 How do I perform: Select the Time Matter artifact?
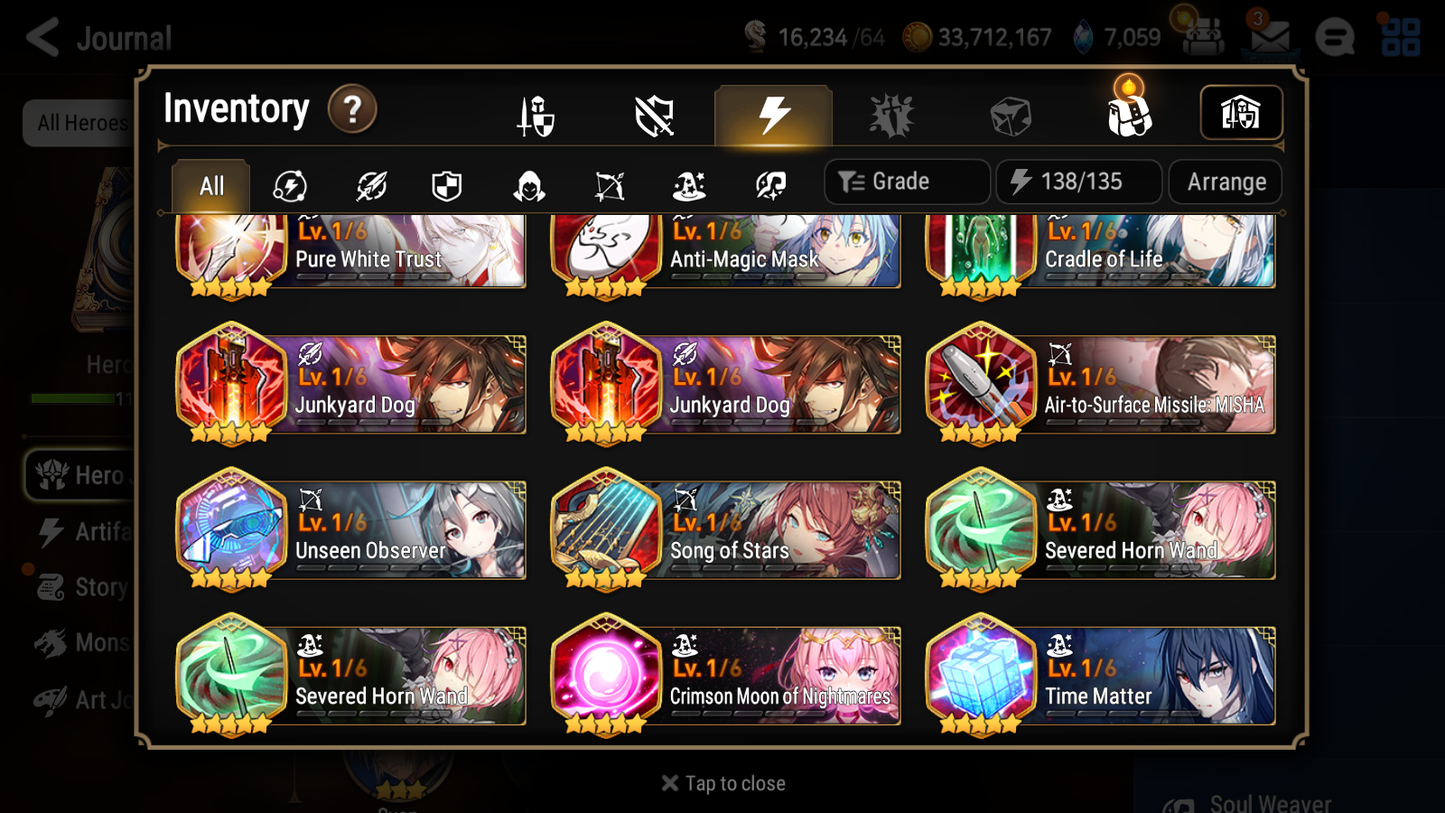click(1100, 675)
